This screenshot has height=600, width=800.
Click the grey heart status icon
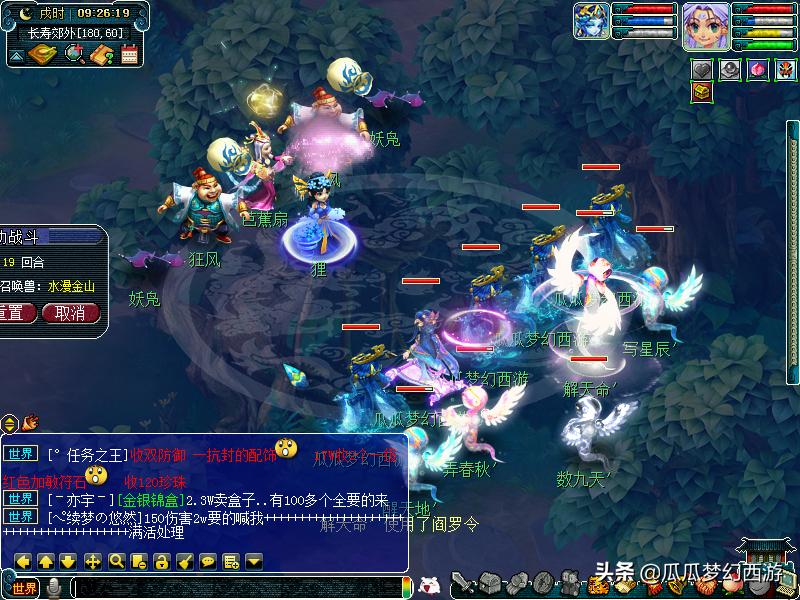pyautogui.click(x=702, y=69)
